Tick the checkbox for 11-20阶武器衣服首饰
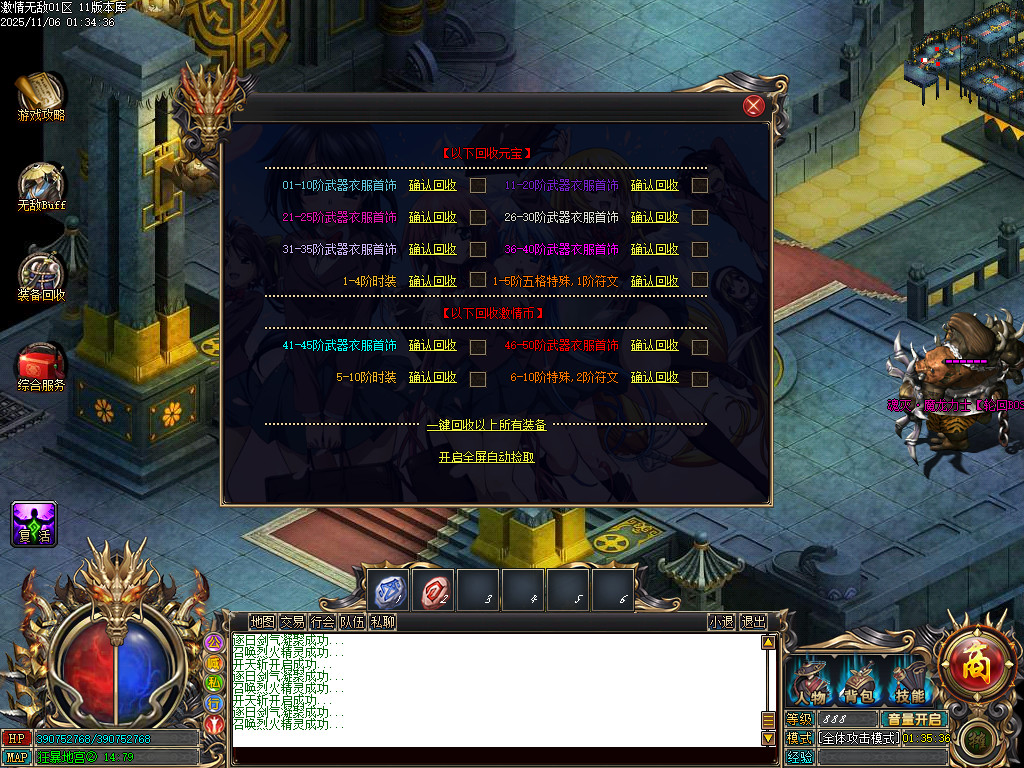This screenshot has height=768, width=1024. coord(700,185)
